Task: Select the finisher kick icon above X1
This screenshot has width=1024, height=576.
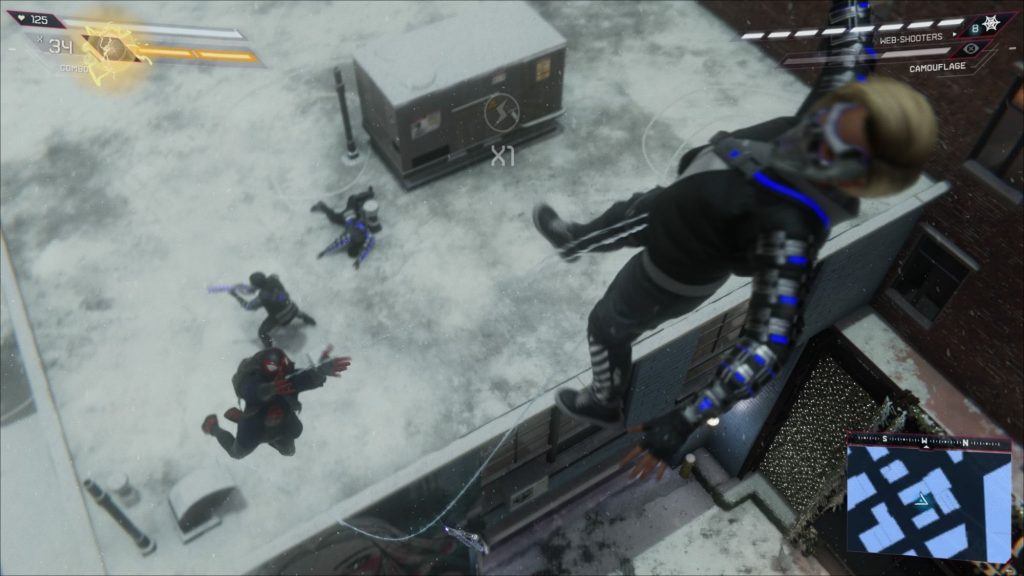Action: (x=503, y=113)
